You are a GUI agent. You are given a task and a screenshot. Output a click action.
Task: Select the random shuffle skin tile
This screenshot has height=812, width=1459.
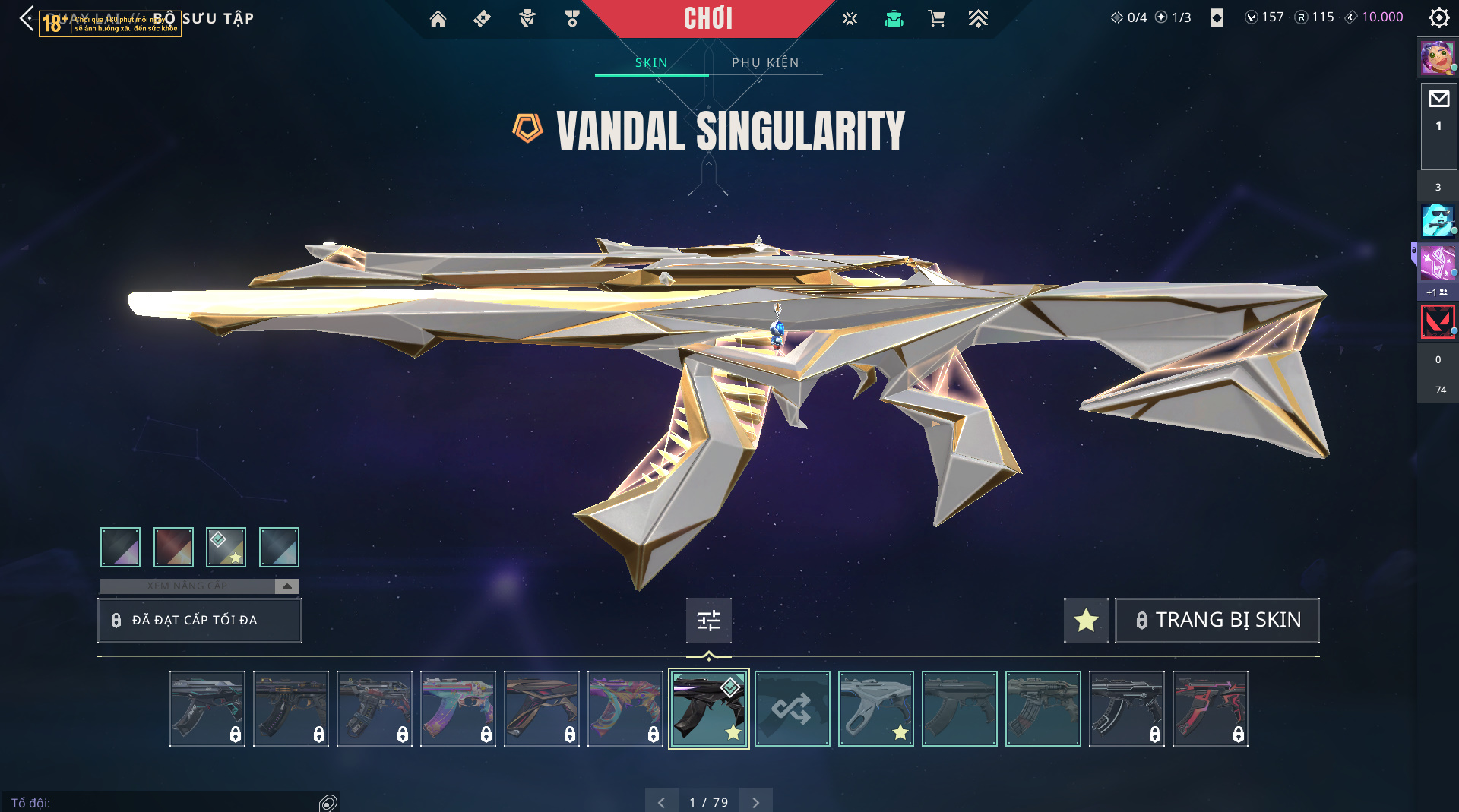(x=792, y=709)
